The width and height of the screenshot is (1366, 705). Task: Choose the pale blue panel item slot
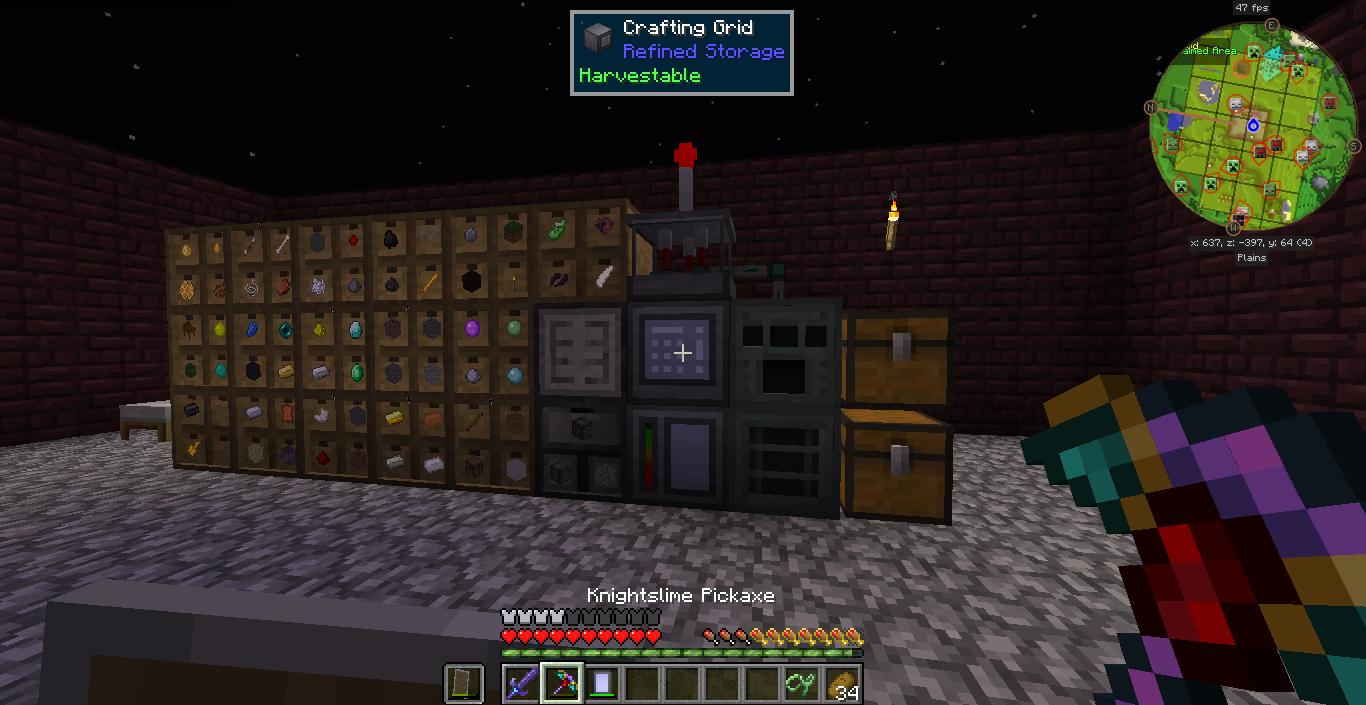tap(601, 684)
